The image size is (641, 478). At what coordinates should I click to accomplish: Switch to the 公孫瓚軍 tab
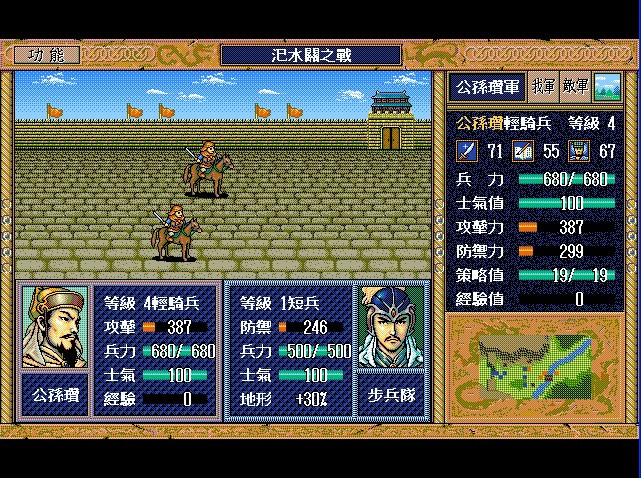tap(487, 88)
